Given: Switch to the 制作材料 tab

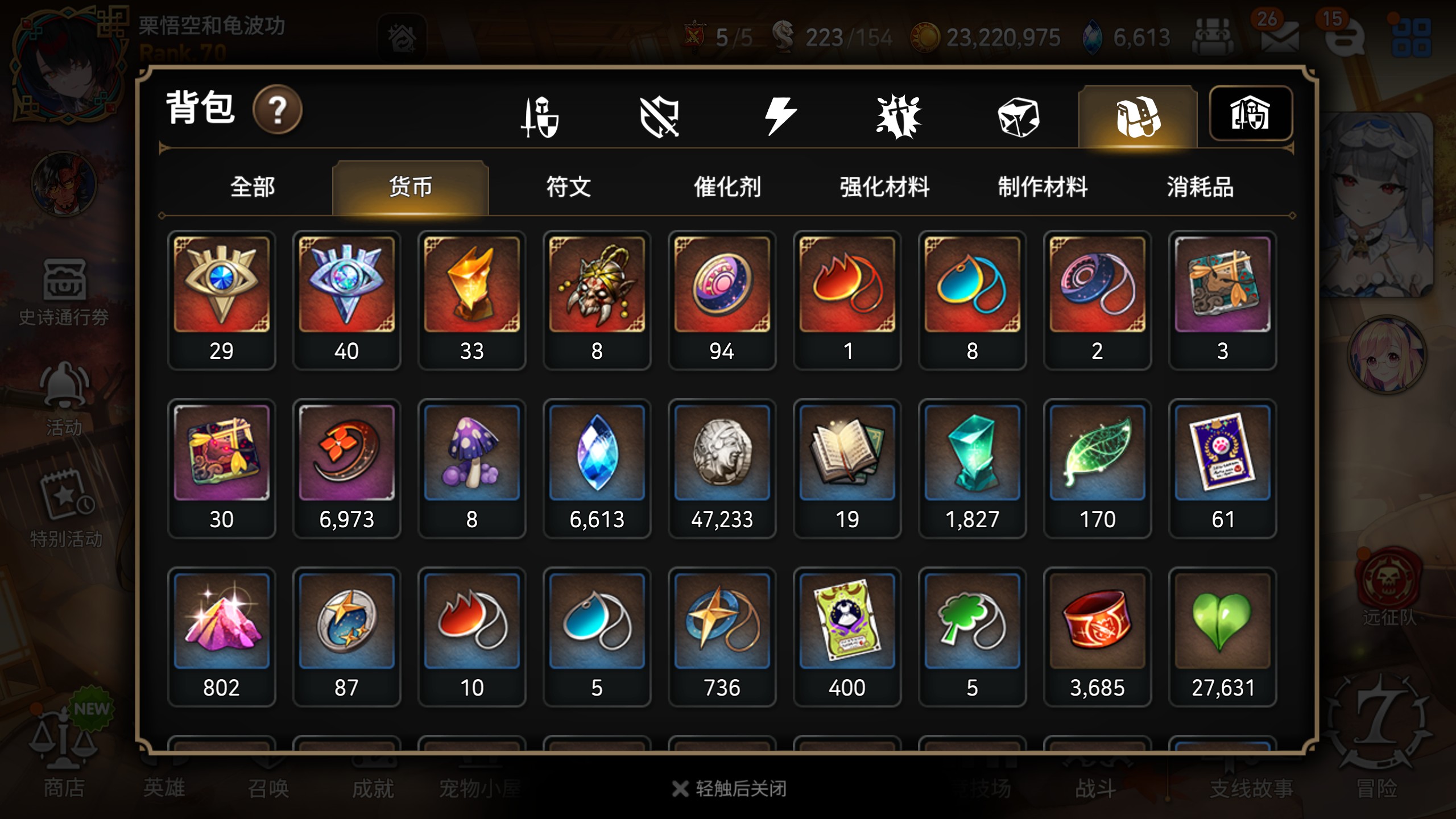Looking at the screenshot, I should pos(1043,187).
